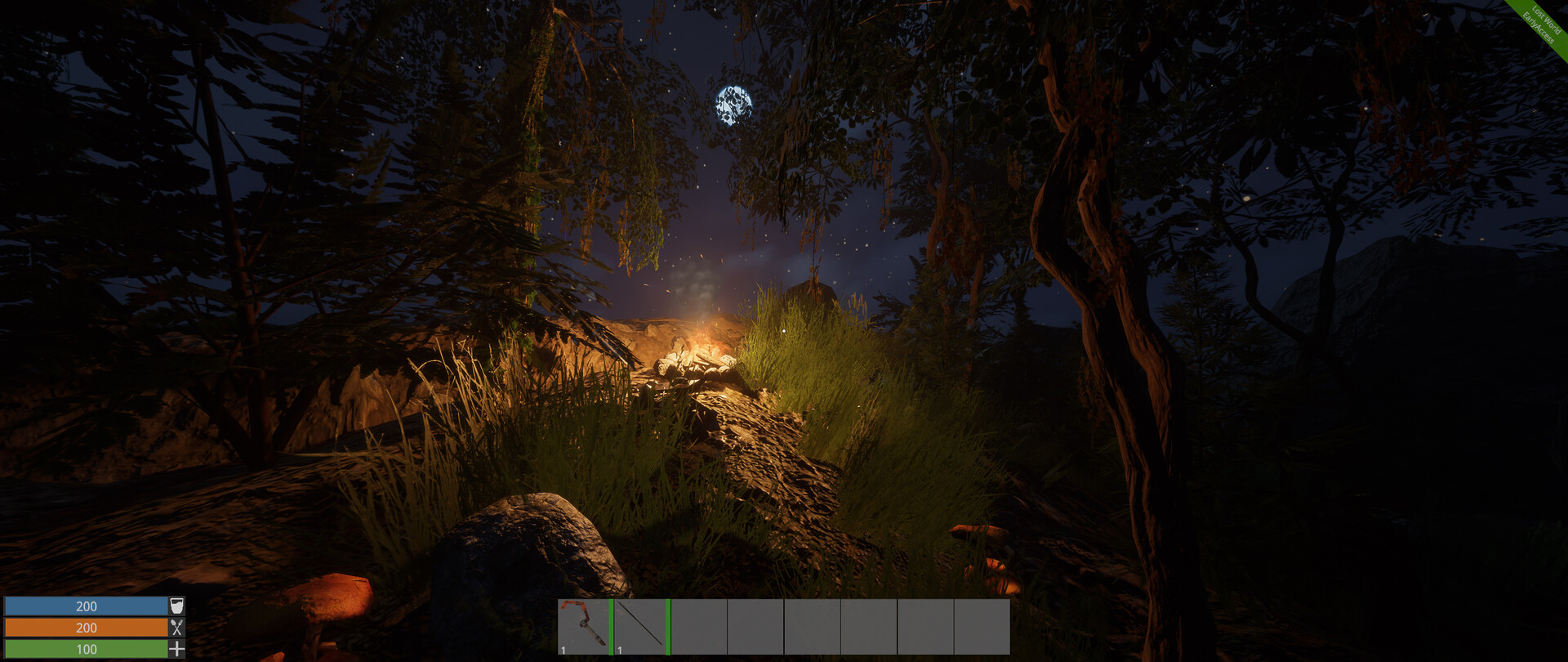Click the fork and spoon hunger icon

pos(176,628)
